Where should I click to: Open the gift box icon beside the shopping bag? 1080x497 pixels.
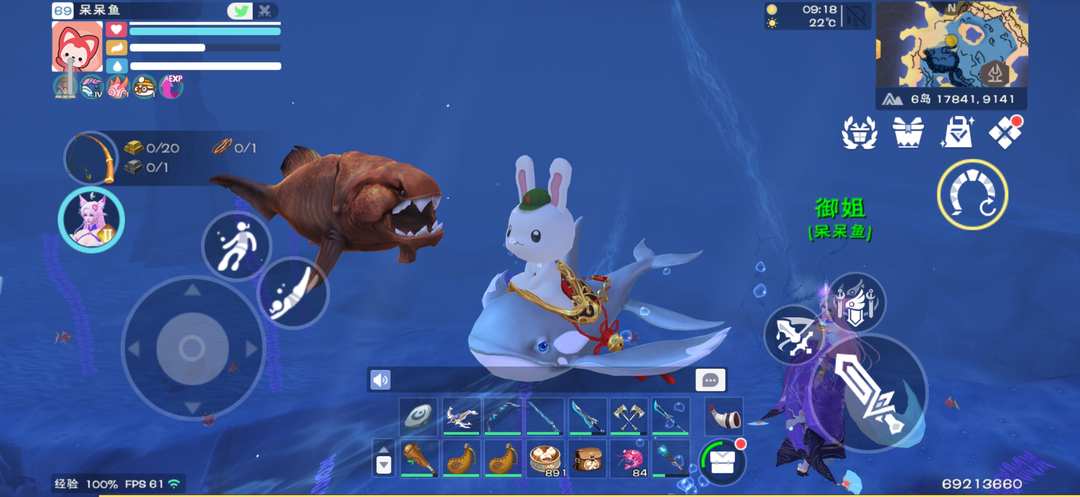pyautogui.click(x=908, y=132)
